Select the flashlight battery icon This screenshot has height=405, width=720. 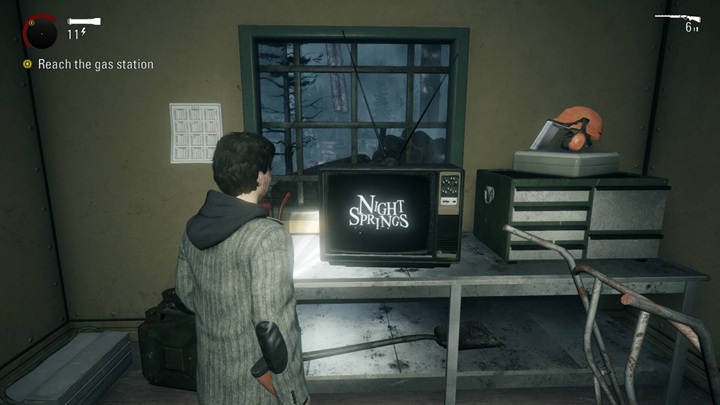[x=83, y=21]
